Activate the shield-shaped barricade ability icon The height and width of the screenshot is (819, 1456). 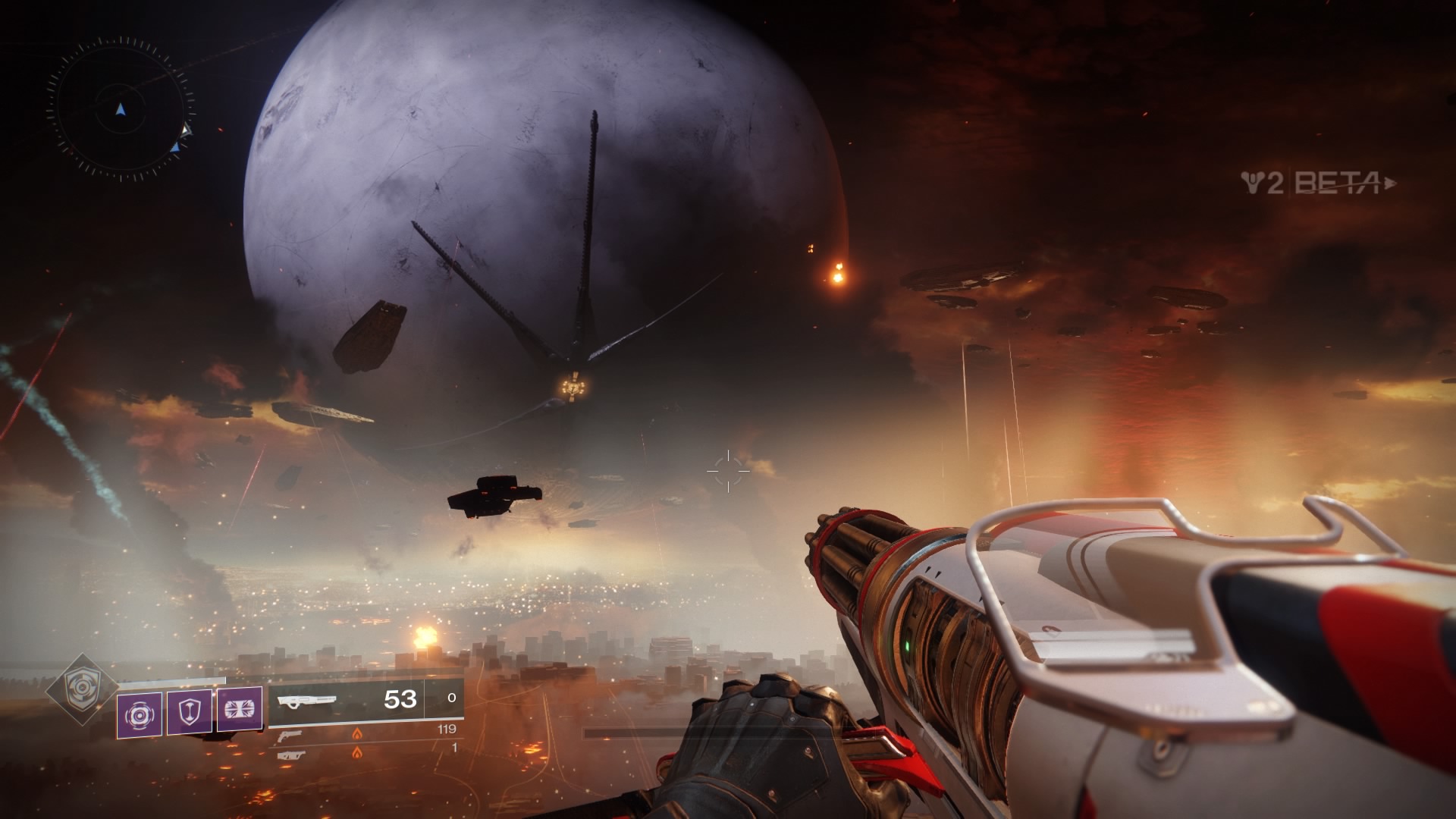tap(190, 713)
